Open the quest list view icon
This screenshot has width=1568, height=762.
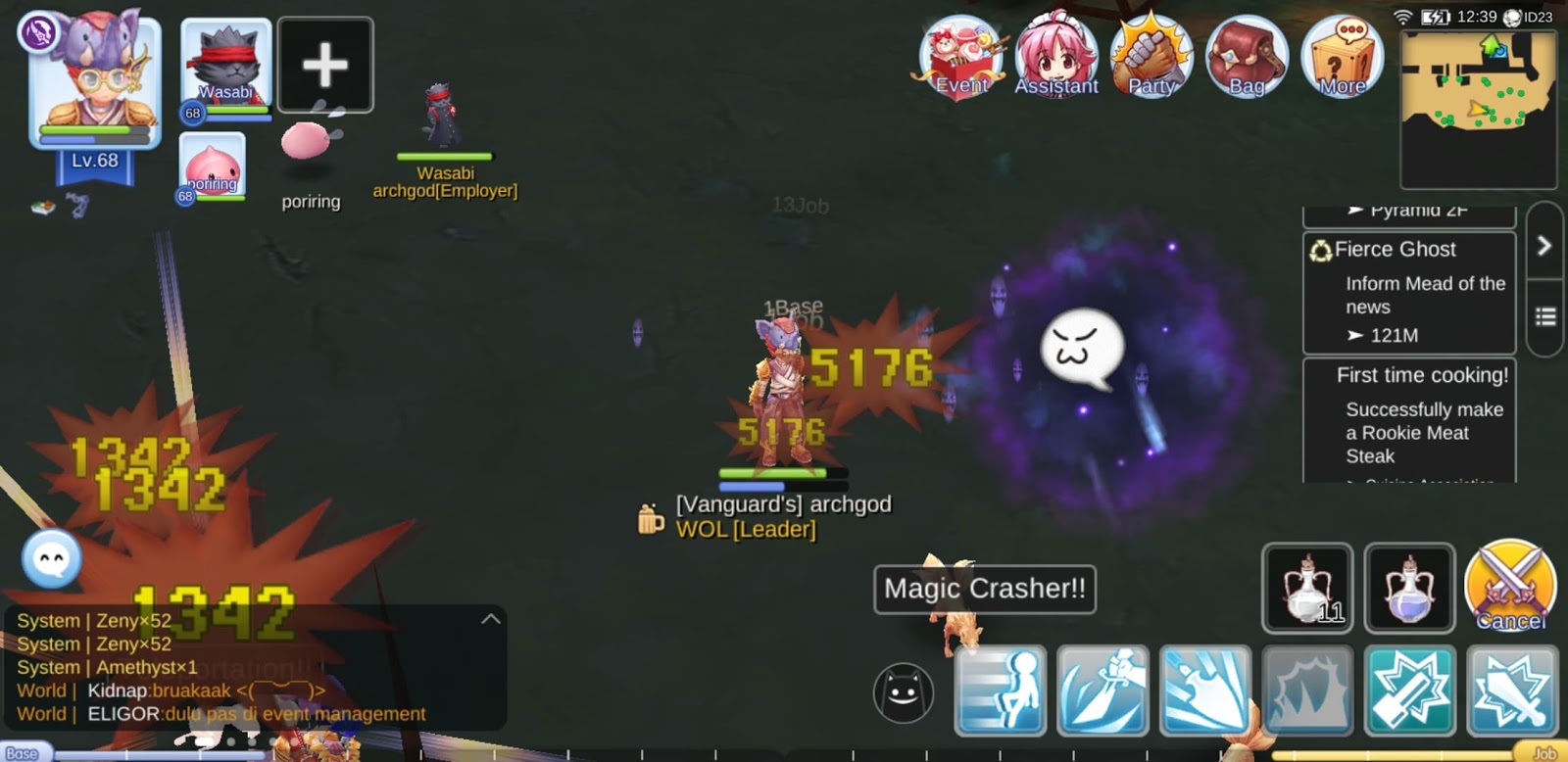tap(1545, 315)
